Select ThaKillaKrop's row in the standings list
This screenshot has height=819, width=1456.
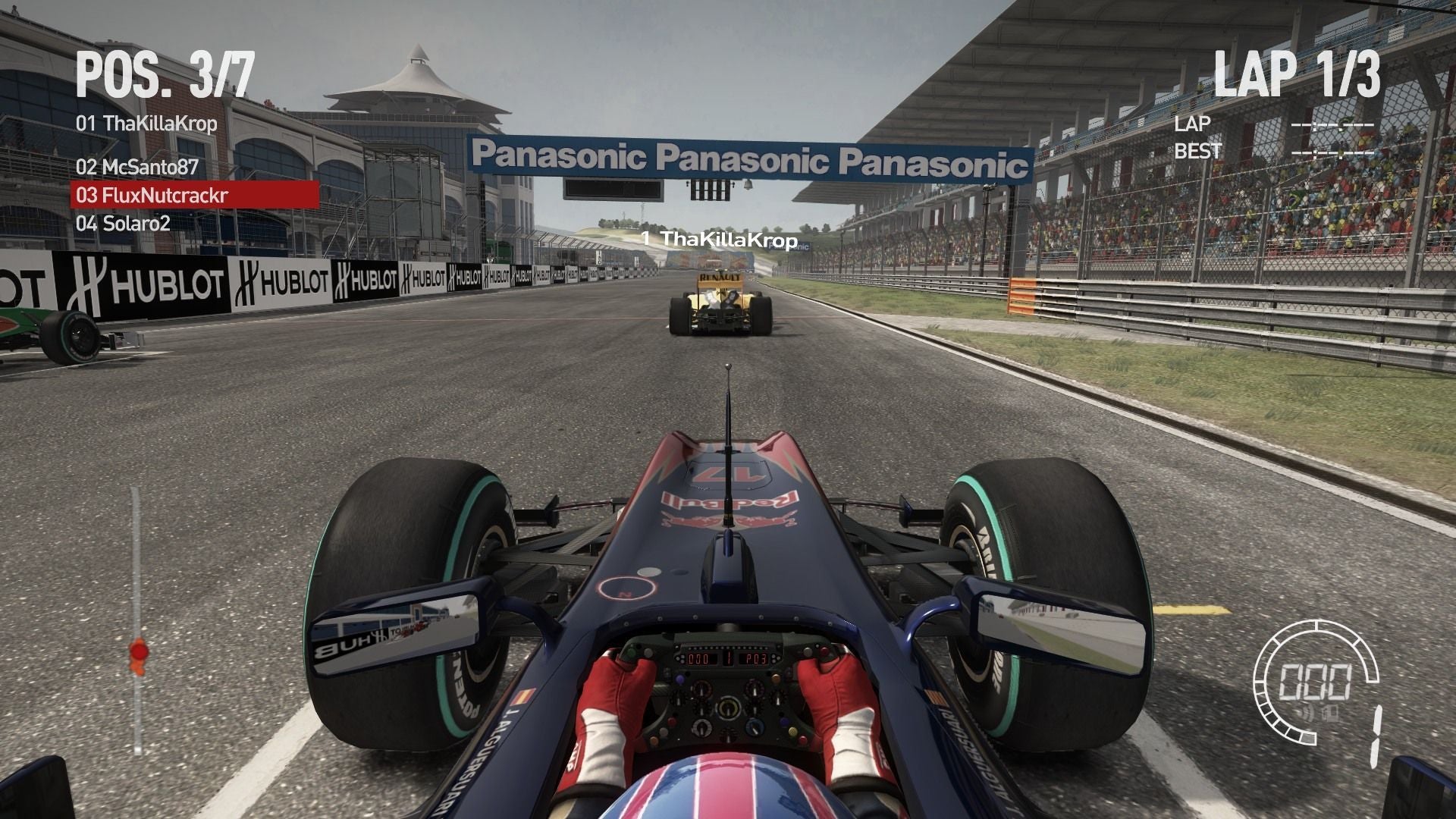pos(146,124)
